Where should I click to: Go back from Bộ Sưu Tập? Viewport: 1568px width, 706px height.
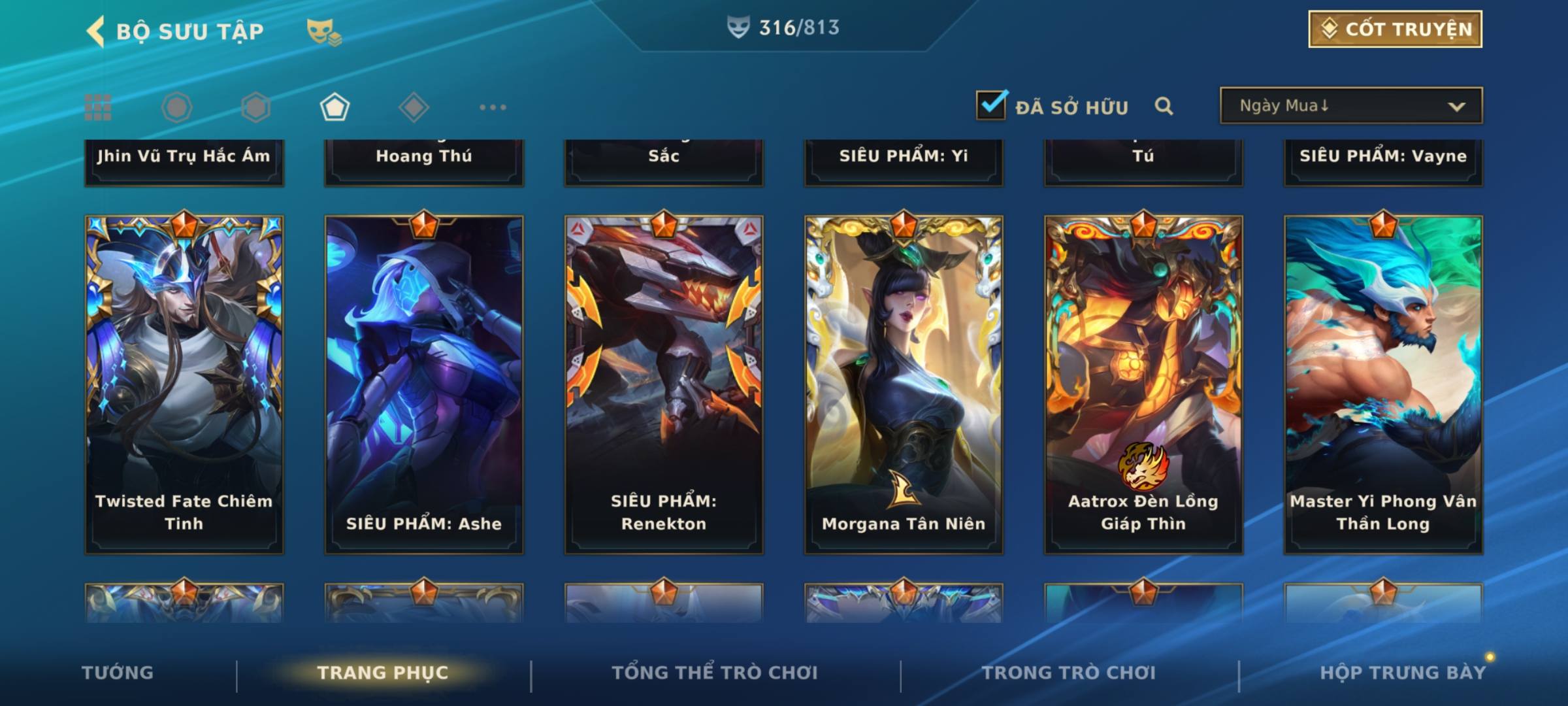(96, 31)
